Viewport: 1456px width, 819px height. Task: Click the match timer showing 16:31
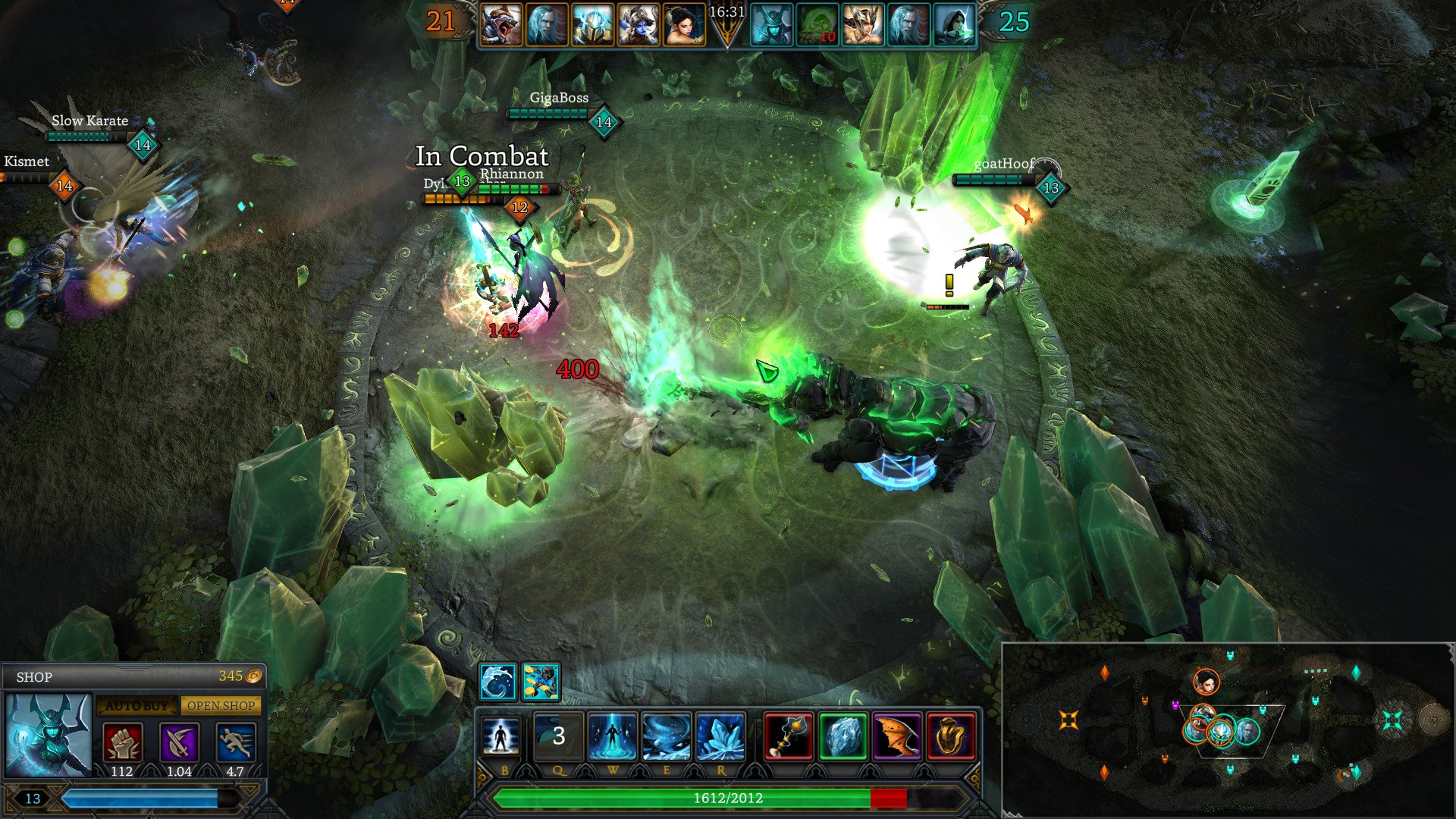(x=726, y=11)
